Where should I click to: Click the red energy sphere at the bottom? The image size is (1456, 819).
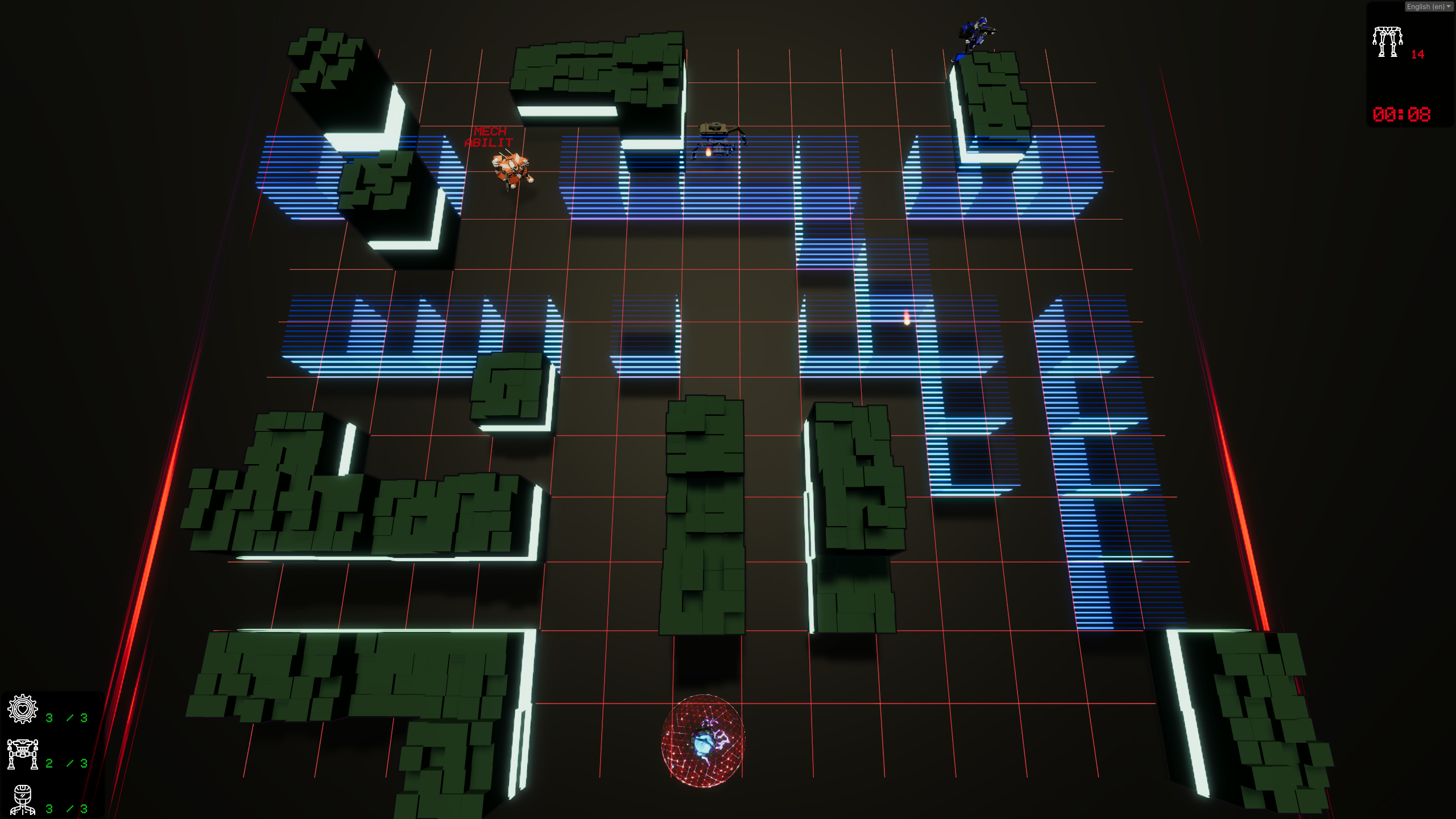coord(704,739)
